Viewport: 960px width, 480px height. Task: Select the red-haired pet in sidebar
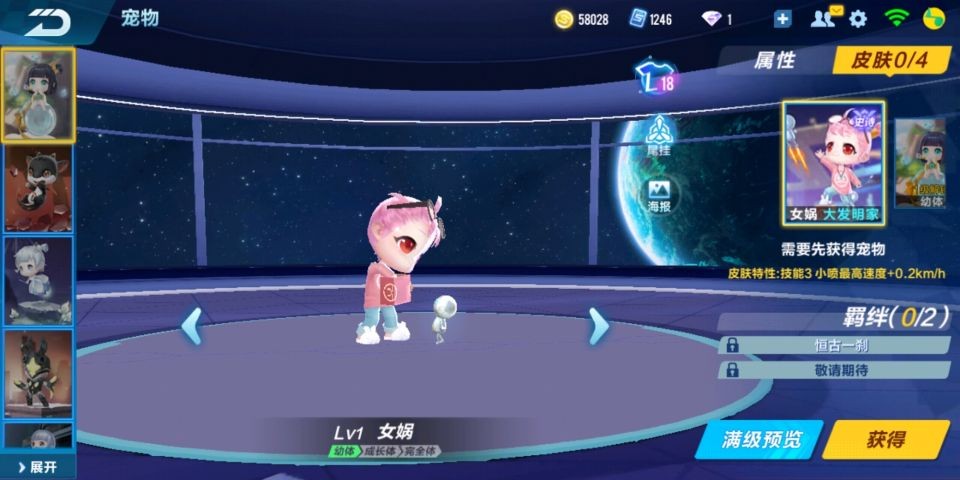point(38,188)
